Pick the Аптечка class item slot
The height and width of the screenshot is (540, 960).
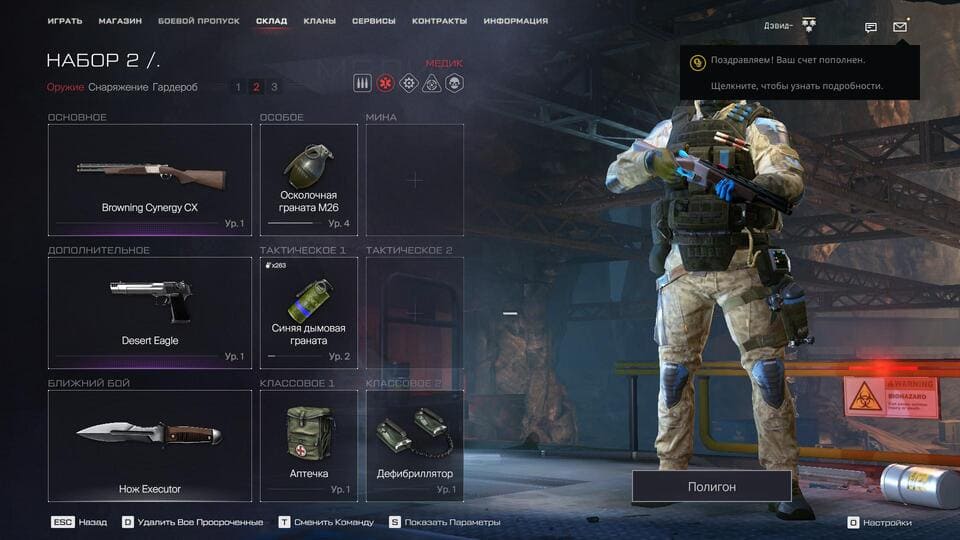coord(309,445)
